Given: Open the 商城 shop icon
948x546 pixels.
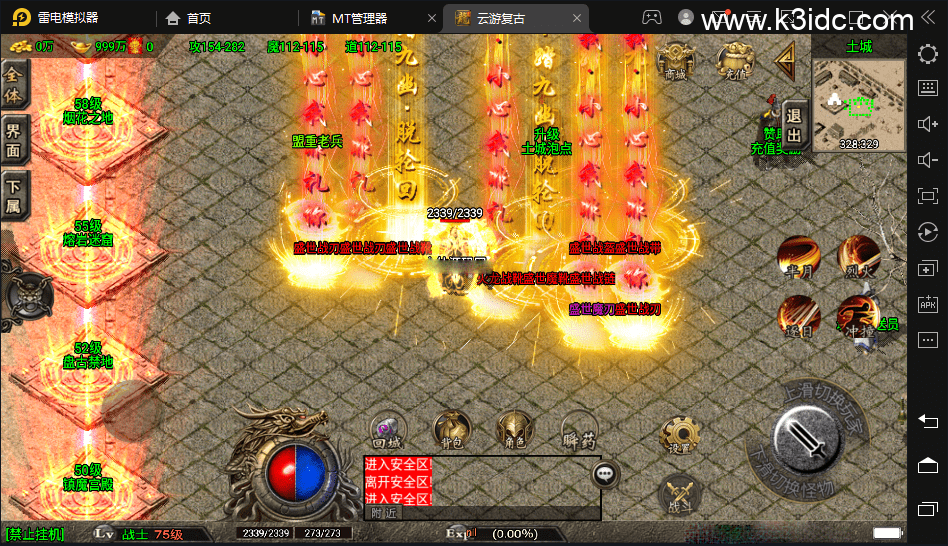Looking at the screenshot, I should pos(677,60).
